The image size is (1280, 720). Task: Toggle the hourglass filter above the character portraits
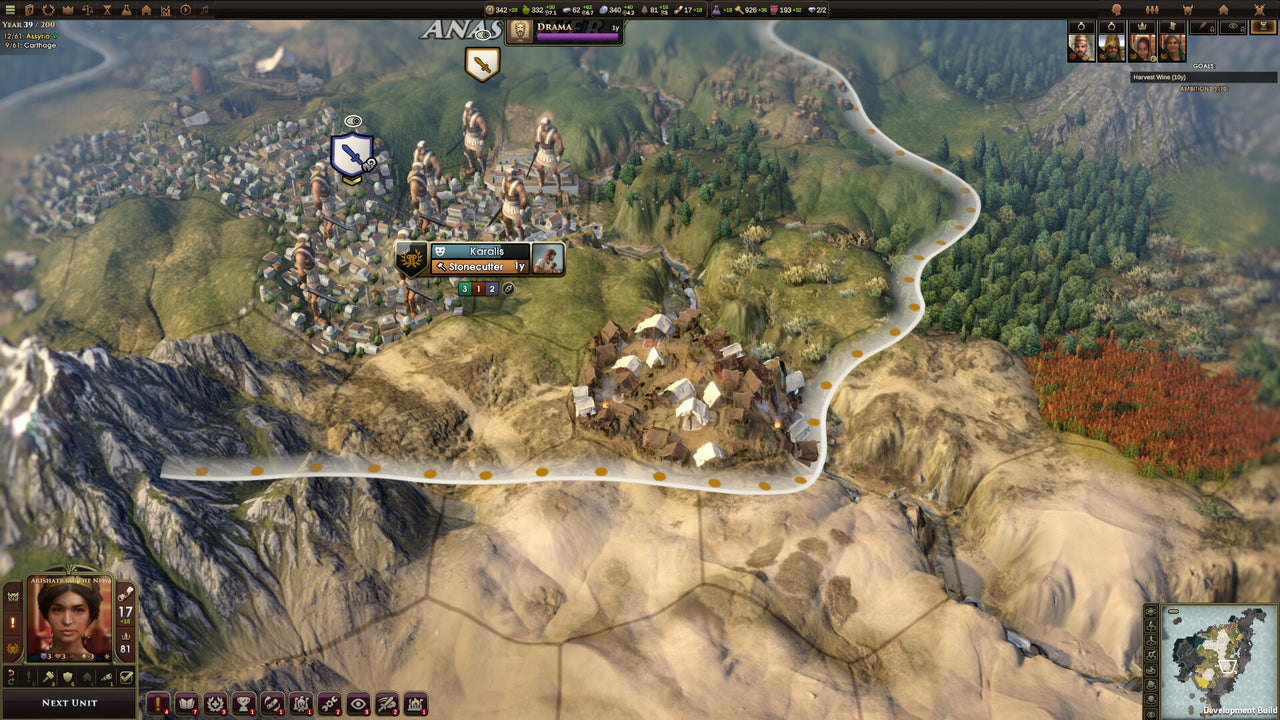pyautogui.click(x=1263, y=26)
